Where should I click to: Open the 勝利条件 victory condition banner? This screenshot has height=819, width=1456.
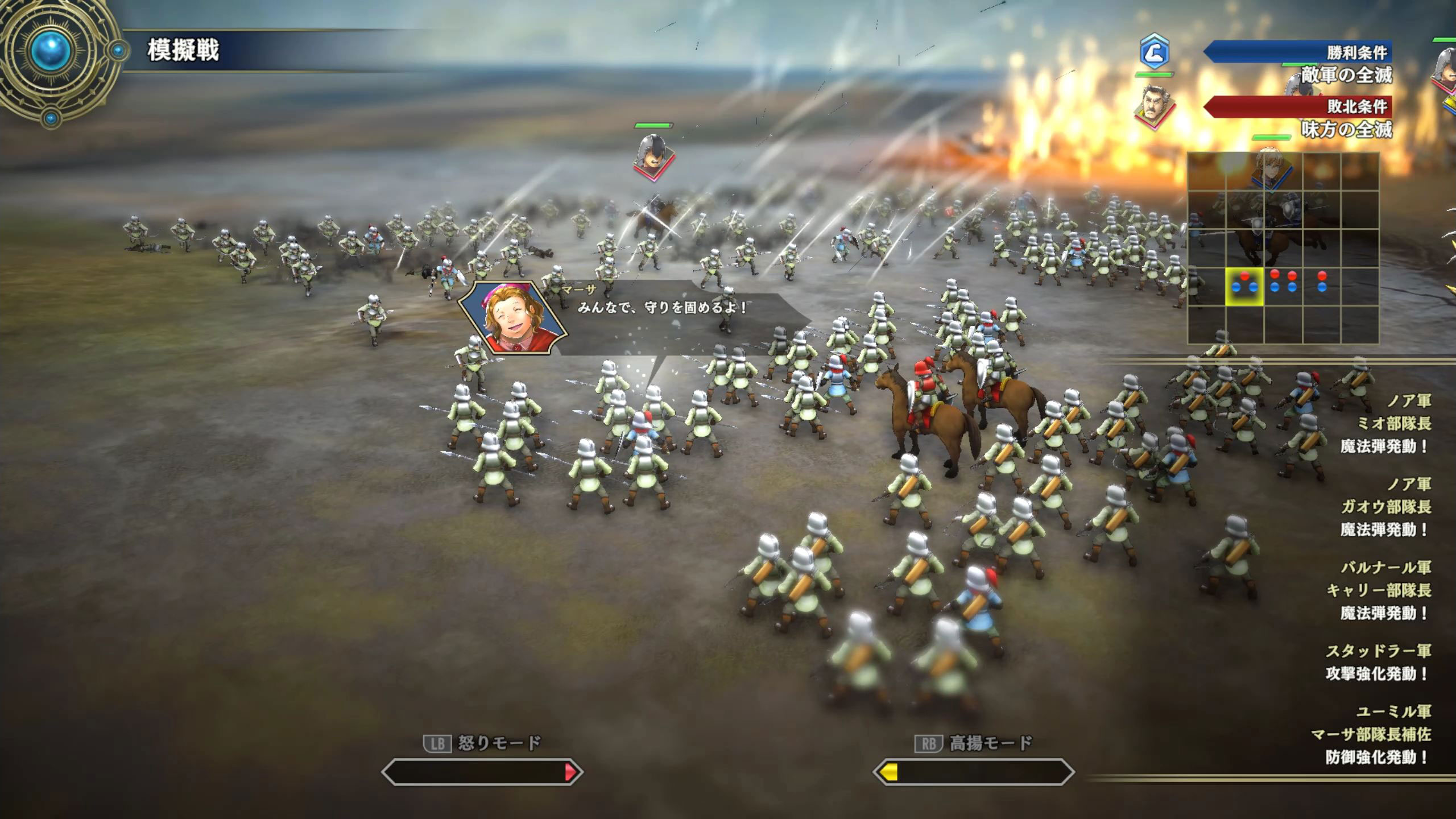tap(1299, 53)
